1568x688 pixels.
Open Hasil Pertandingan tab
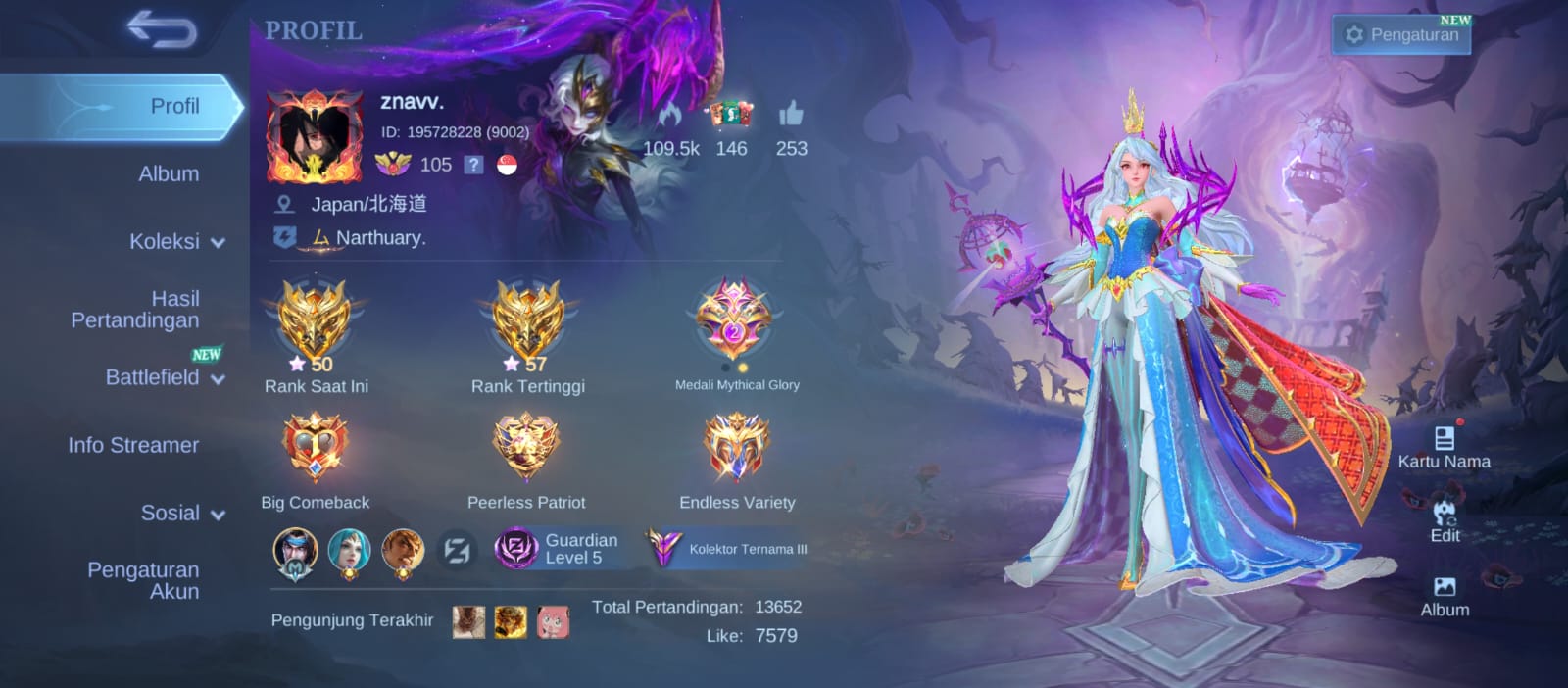pyautogui.click(x=135, y=310)
